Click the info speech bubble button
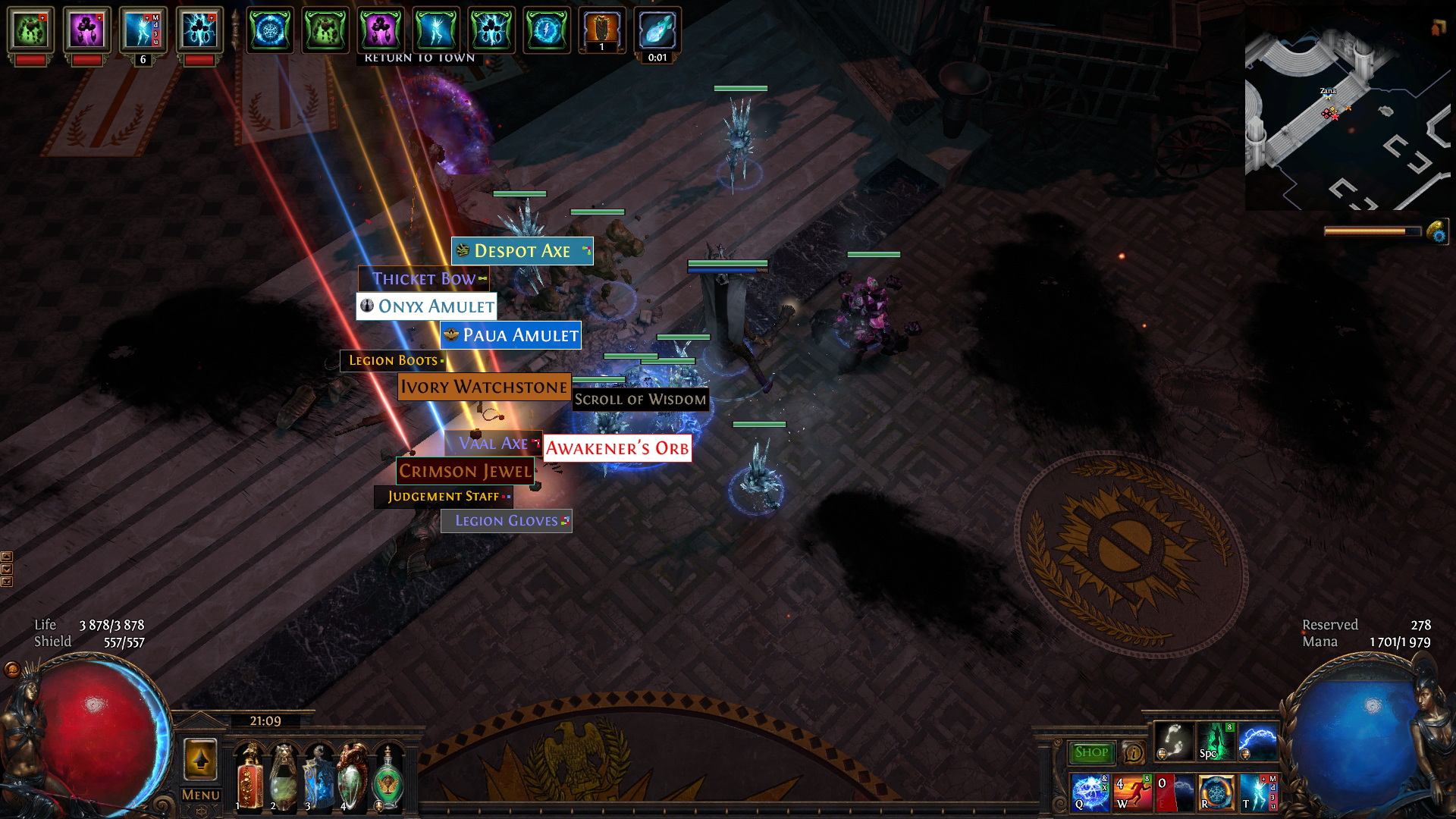 (1134, 752)
